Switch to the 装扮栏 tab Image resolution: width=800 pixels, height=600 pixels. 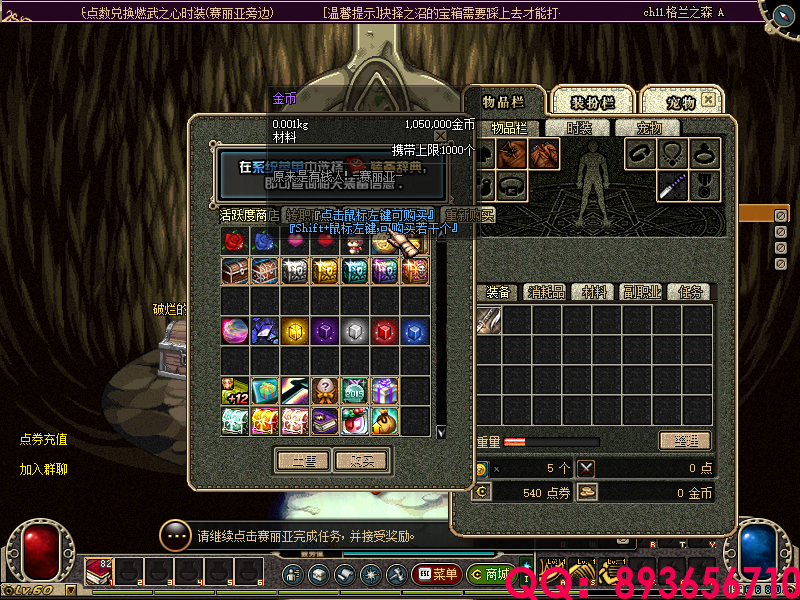pos(592,103)
